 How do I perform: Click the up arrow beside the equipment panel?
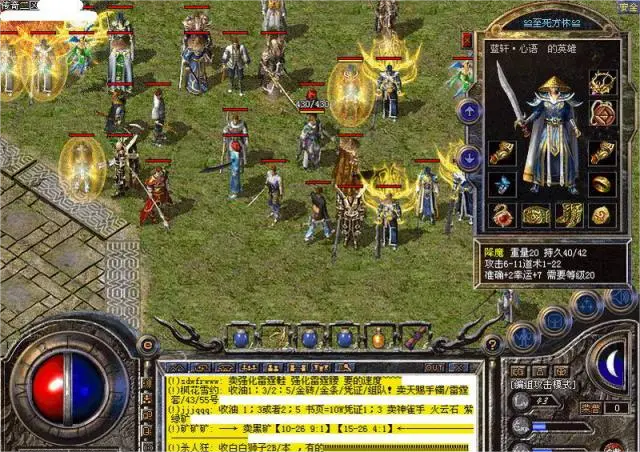tap(469, 111)
